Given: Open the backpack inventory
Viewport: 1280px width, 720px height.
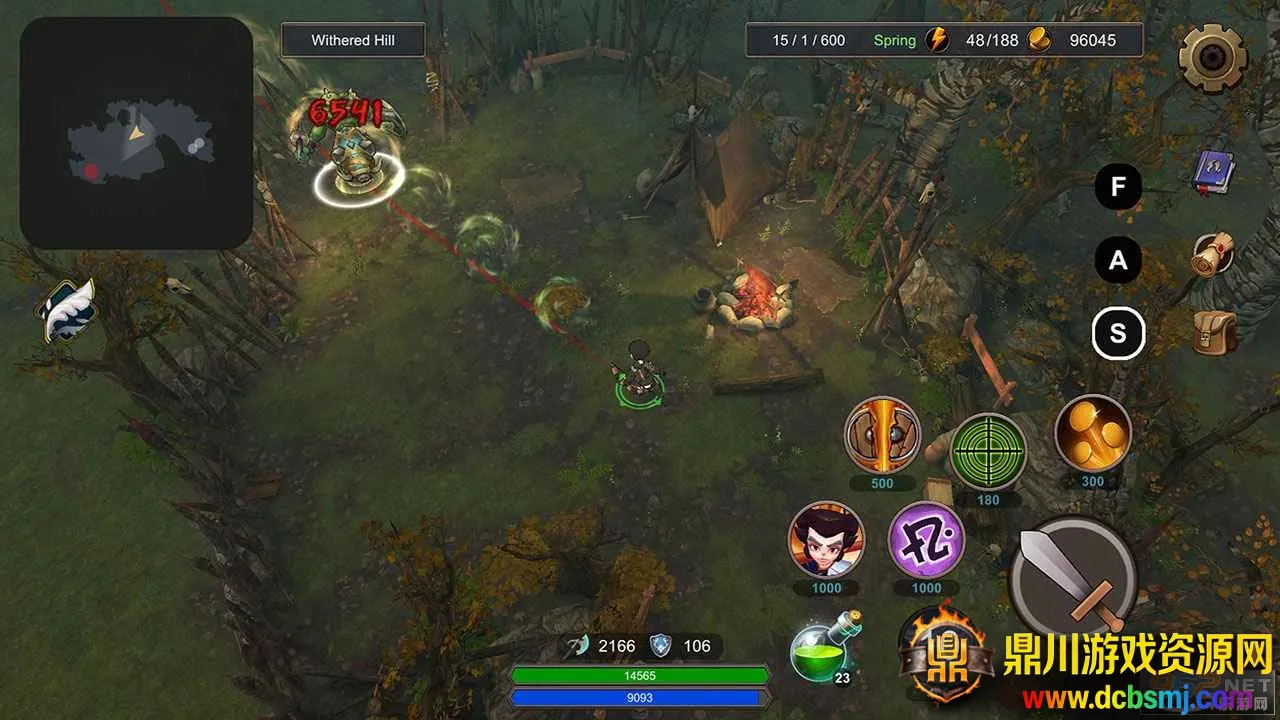Looking at the screenshot, I should (1214, 333).
